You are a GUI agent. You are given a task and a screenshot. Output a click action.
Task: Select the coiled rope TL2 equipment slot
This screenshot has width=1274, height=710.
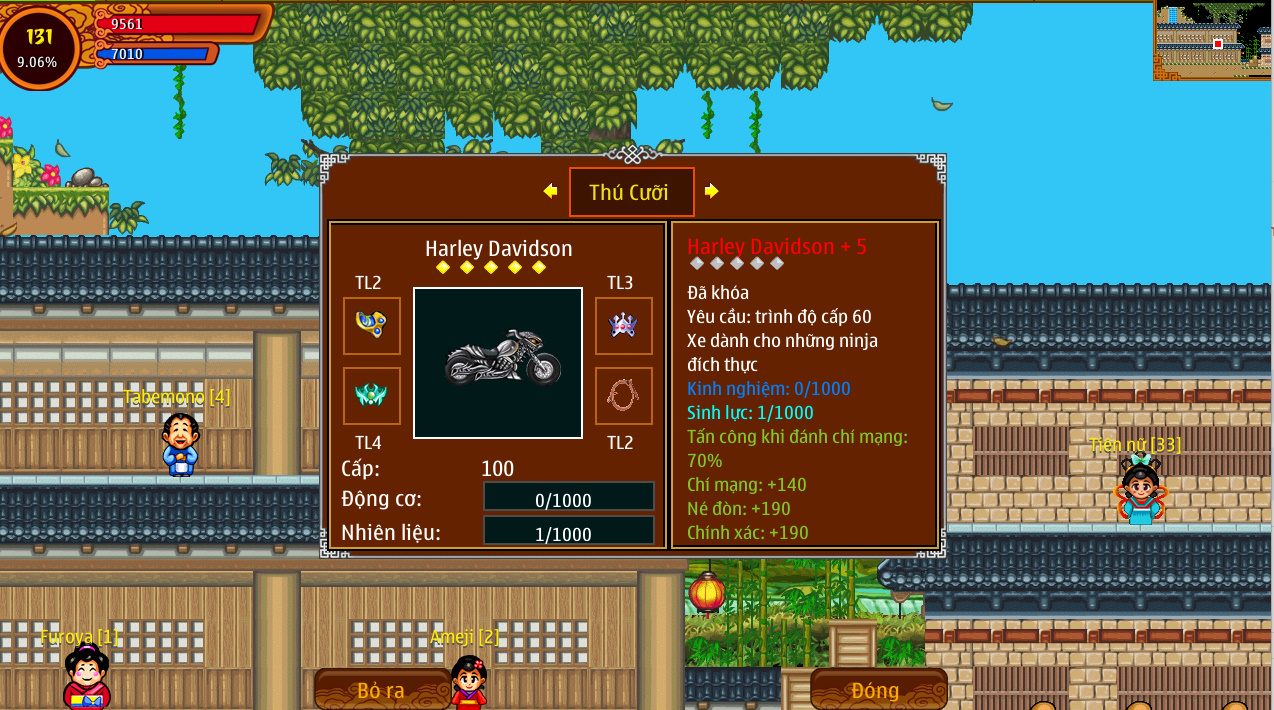pyautogui.click(x=623, y=396)
